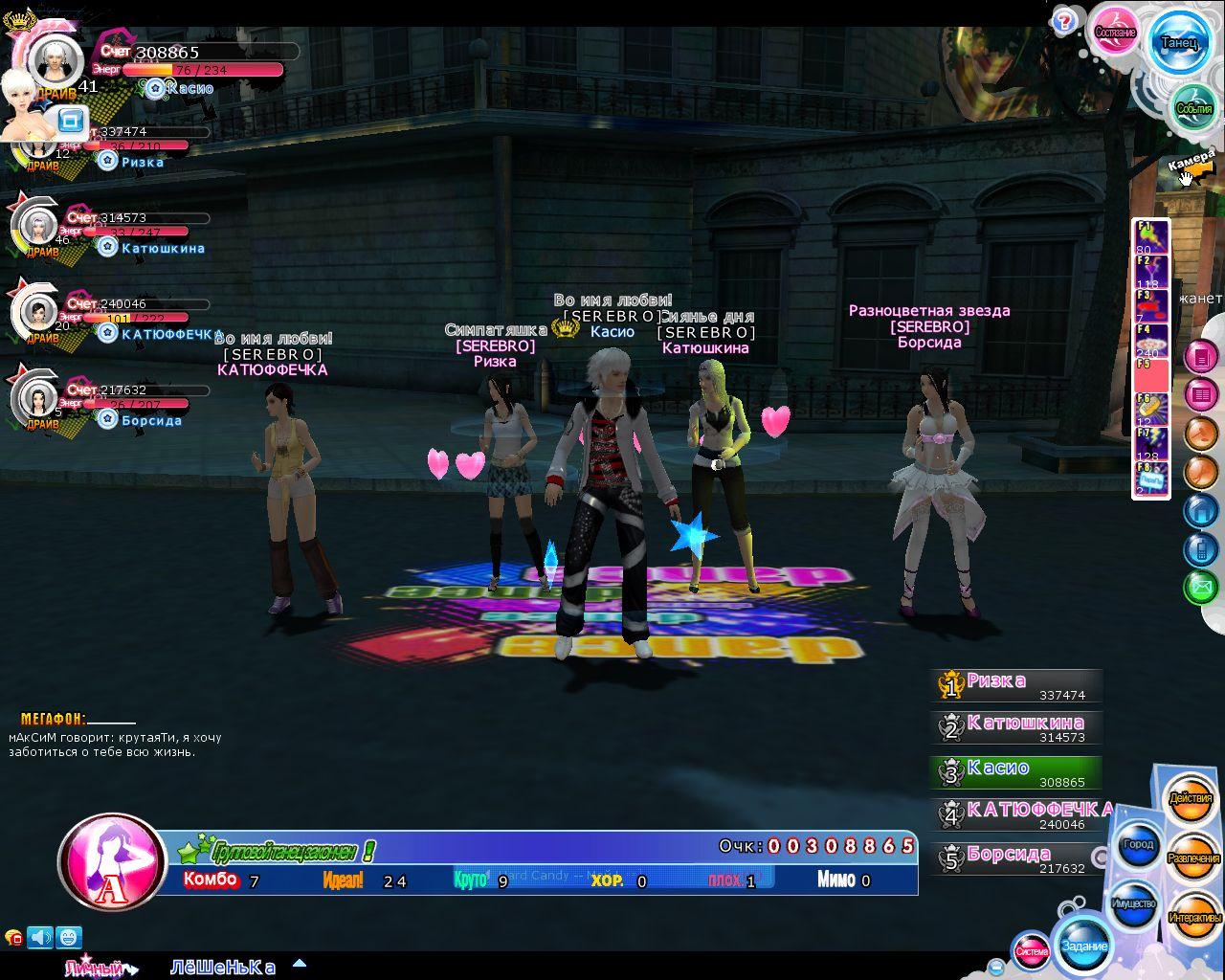
Task: Expand the chat recipient arrow beside ЛёШеНьКа
Action: tap(300, 965)
